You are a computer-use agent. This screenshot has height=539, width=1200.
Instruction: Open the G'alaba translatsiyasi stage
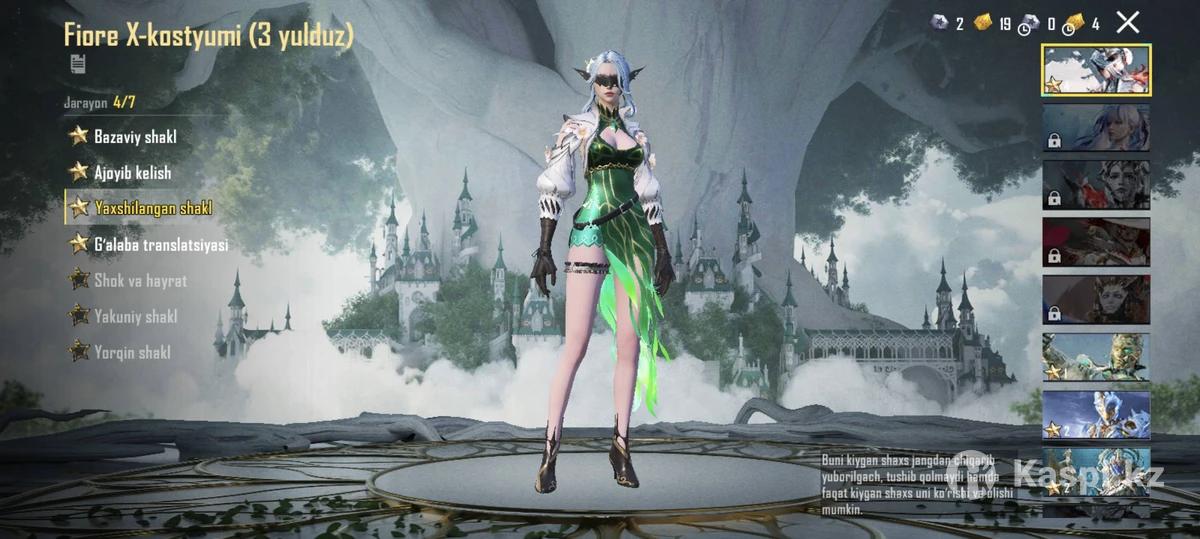pyautogui.click(x=160, y=244)
